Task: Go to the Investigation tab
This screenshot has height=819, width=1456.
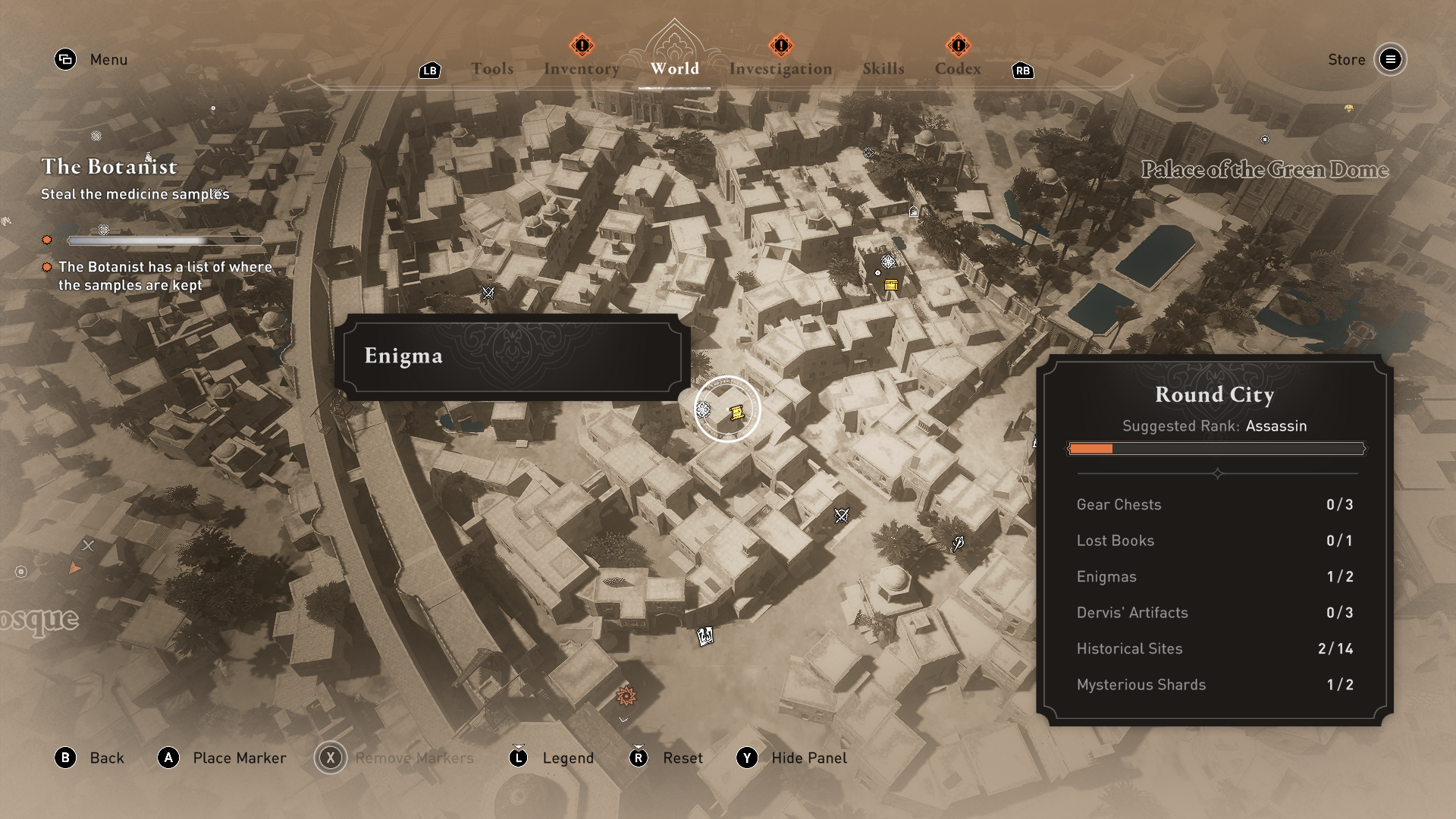Action: 780,69
